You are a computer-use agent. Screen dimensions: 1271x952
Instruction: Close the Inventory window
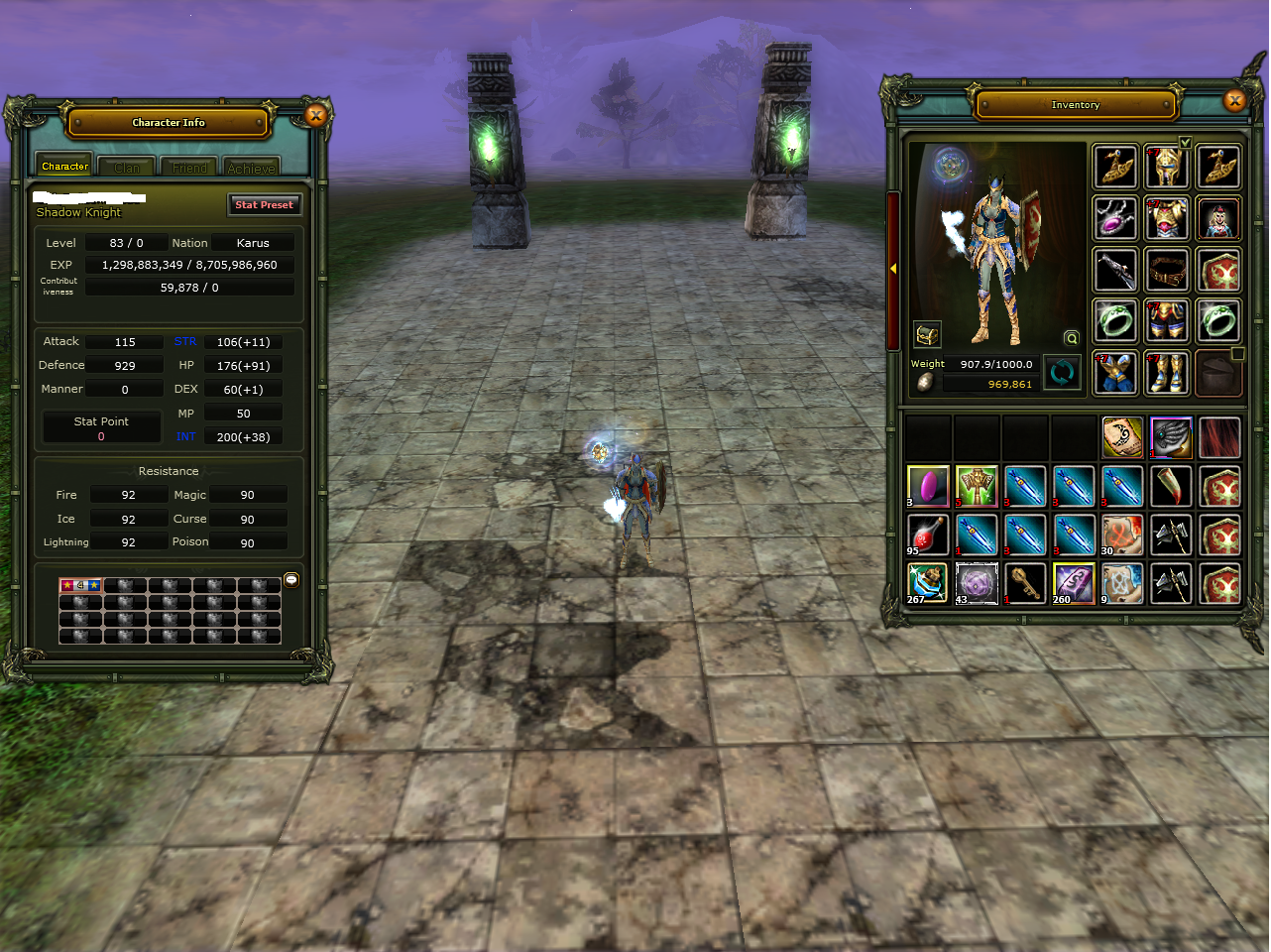(x=1234, y=100)
